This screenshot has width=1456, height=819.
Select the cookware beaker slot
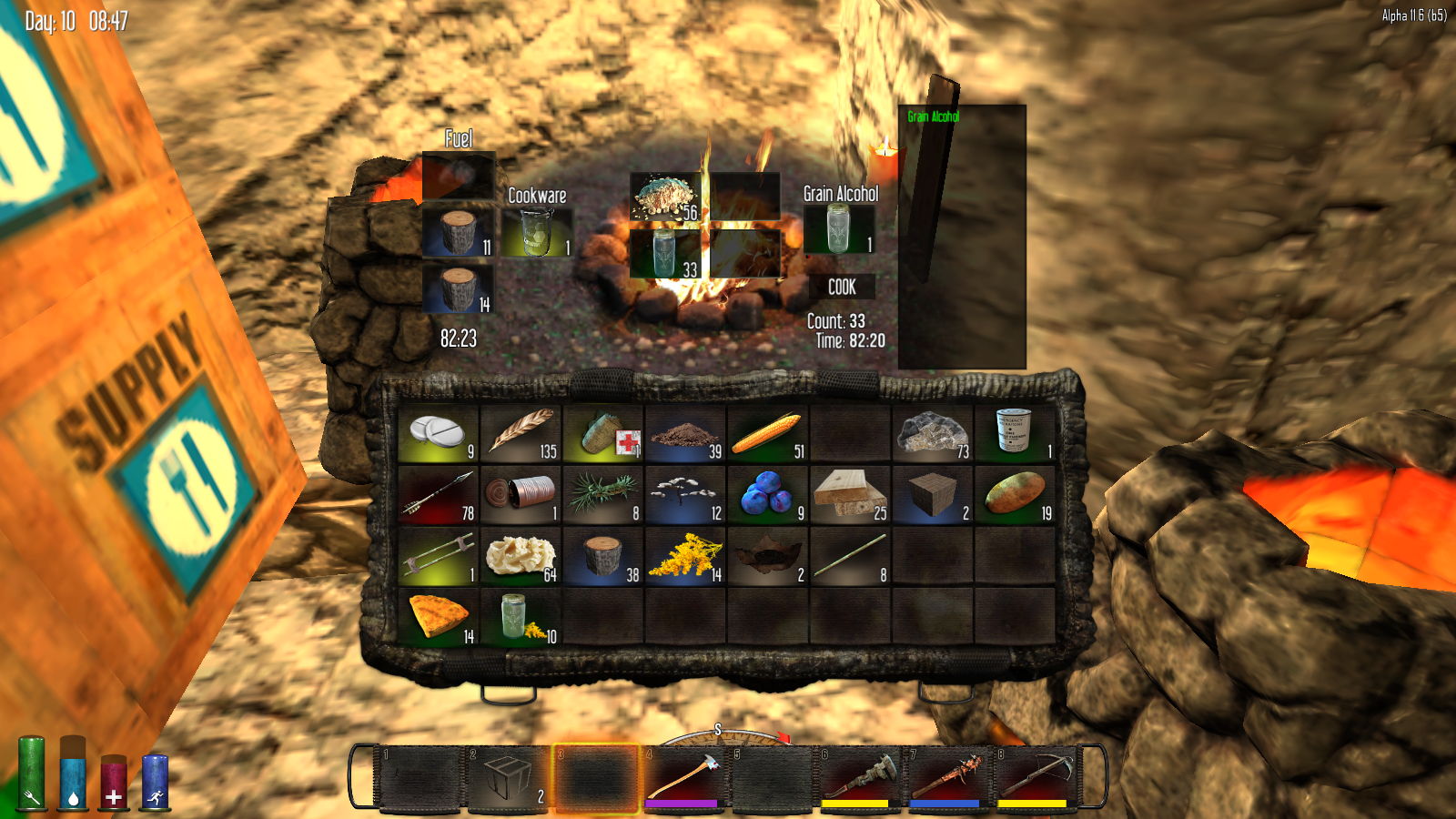point(537,231)
